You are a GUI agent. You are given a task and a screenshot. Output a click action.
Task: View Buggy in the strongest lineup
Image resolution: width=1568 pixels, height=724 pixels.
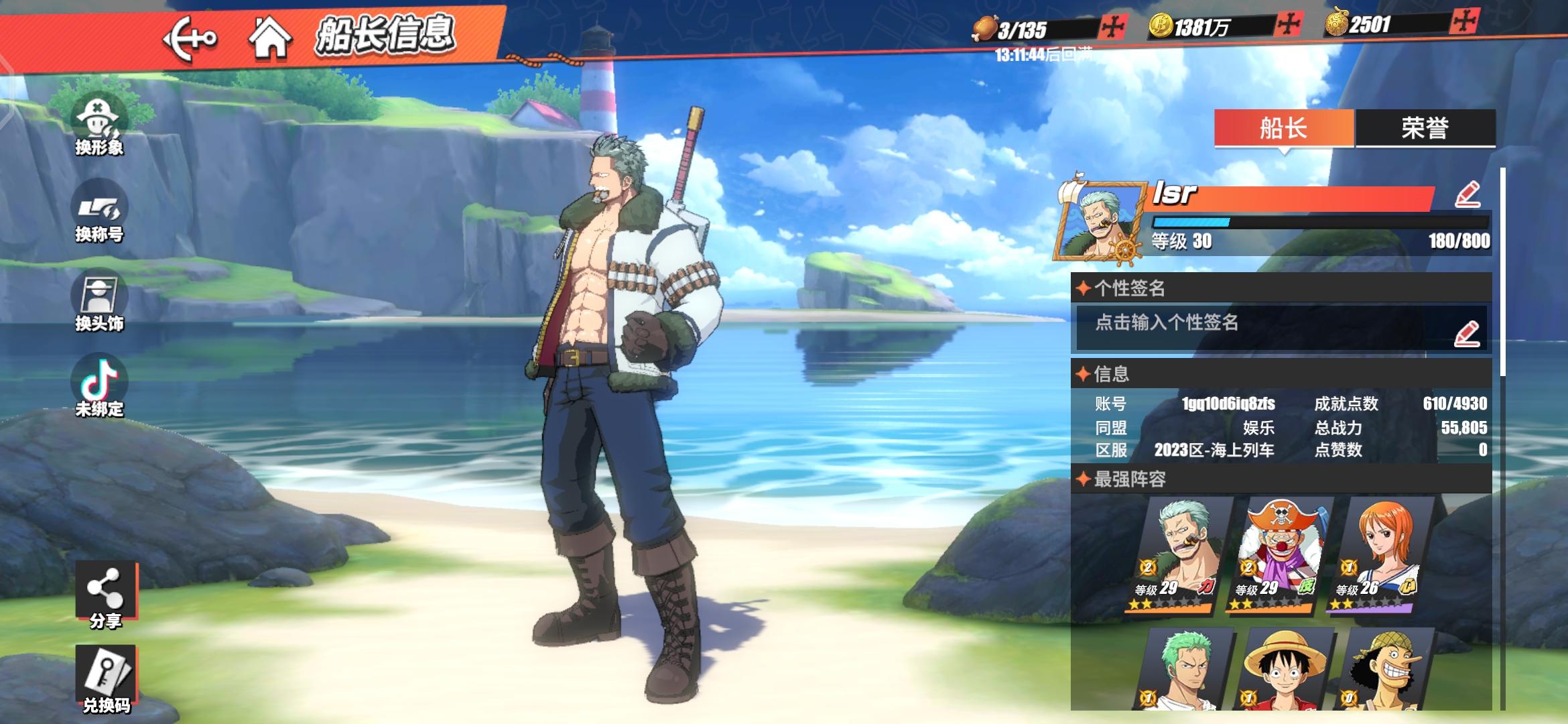click(1280, 554)
